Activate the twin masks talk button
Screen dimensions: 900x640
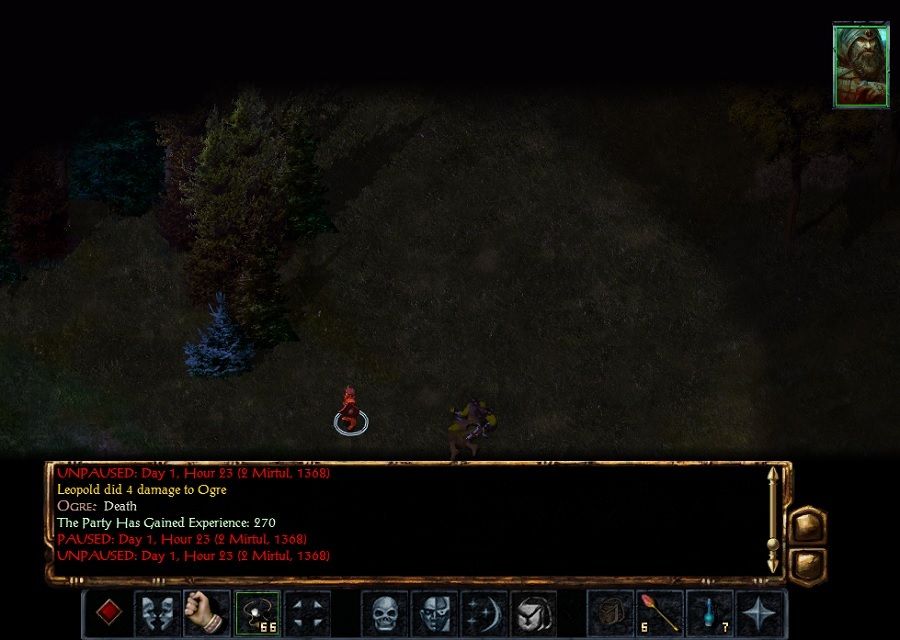158,612
